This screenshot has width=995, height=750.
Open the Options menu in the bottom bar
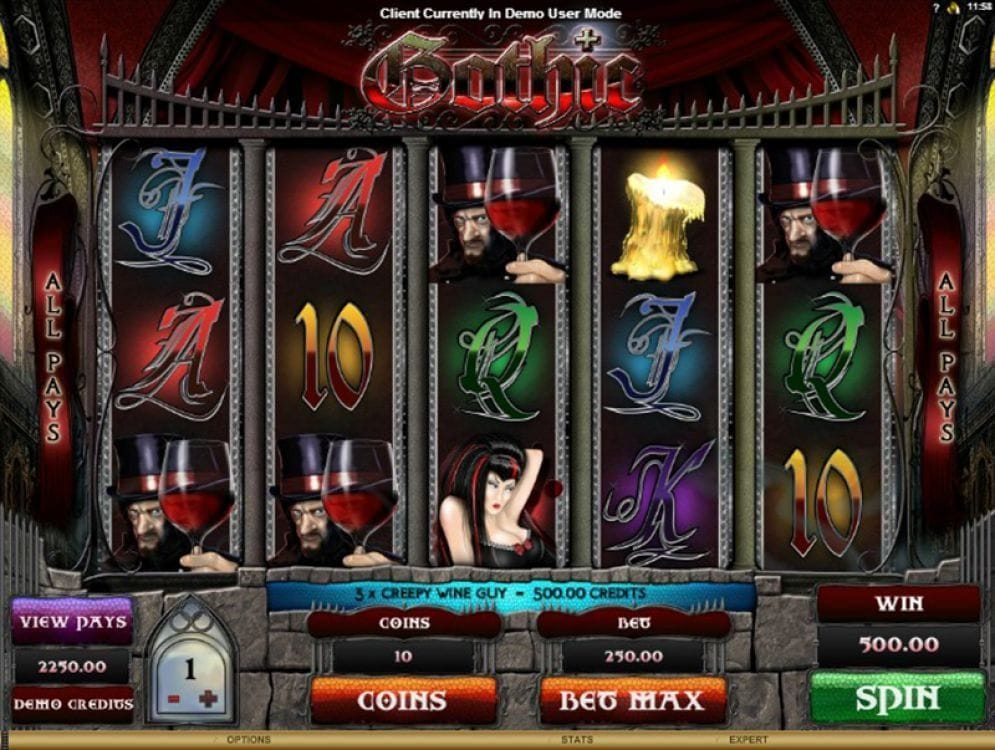click(x=248, y=740)
